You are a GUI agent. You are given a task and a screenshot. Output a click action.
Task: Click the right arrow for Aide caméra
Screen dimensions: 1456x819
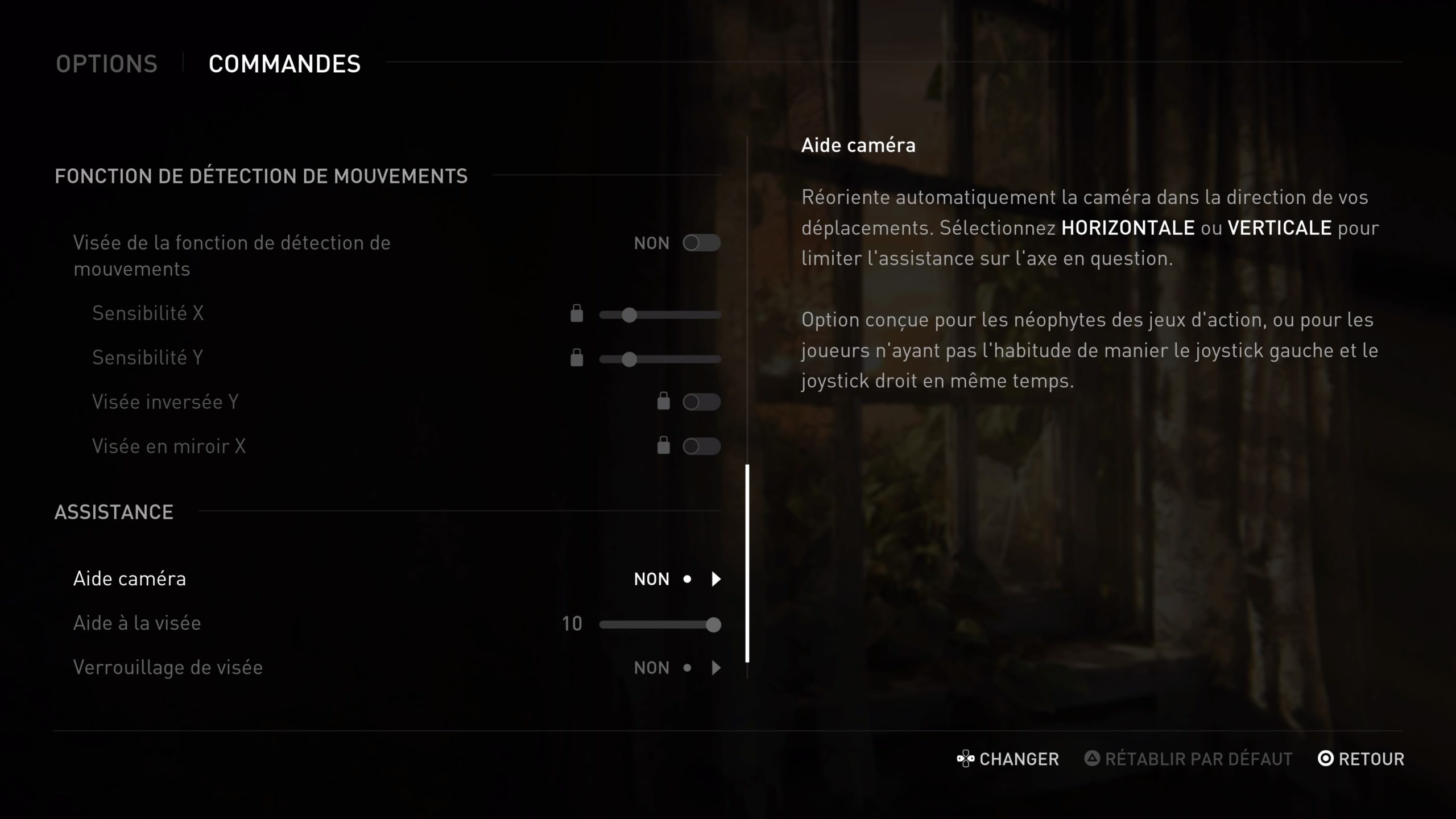click(x=716, y=579)
